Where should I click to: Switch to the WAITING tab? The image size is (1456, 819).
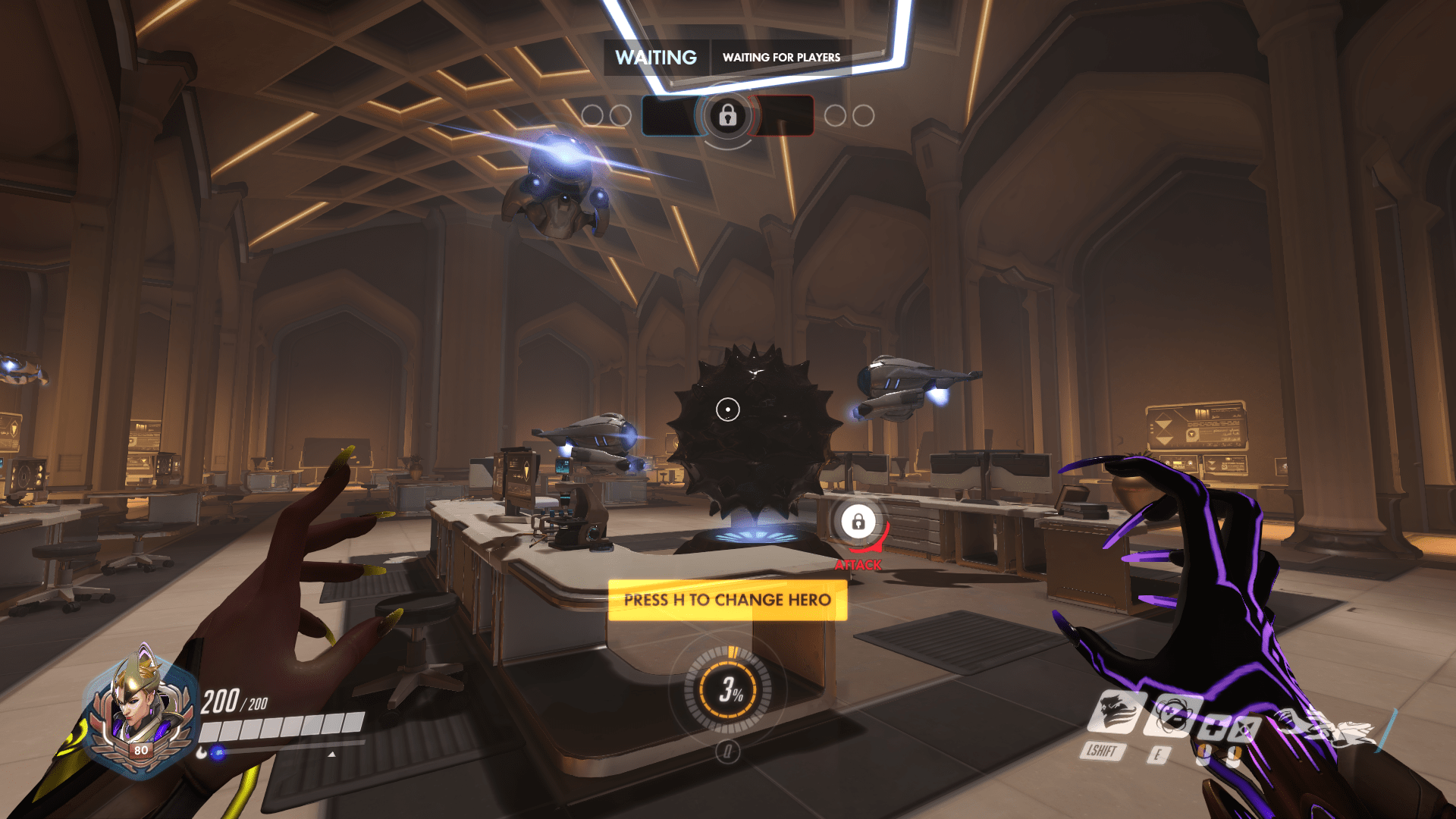657,57
